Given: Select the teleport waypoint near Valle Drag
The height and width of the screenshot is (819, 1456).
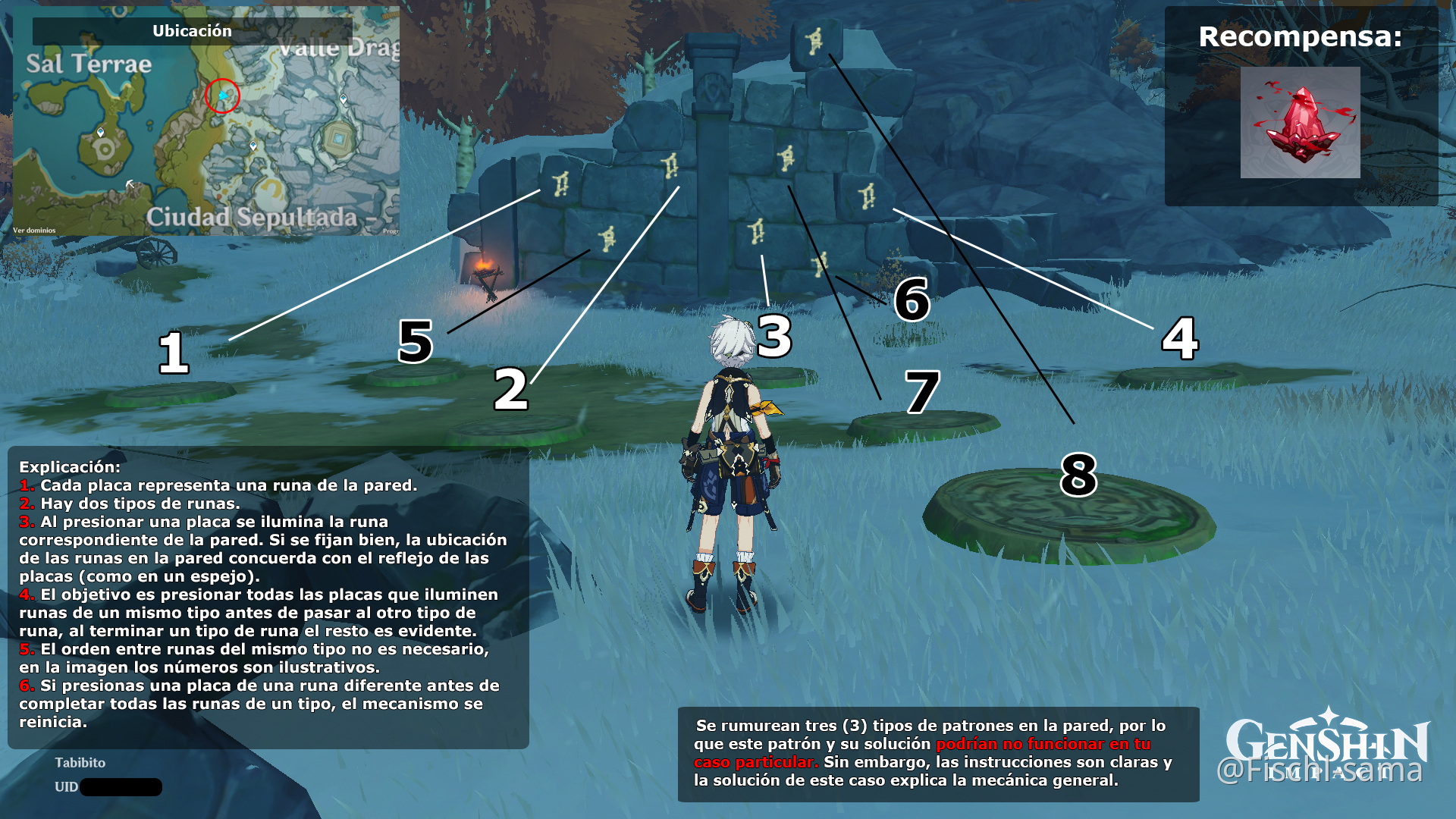Looking at the screenshot, I should [344, 99].
